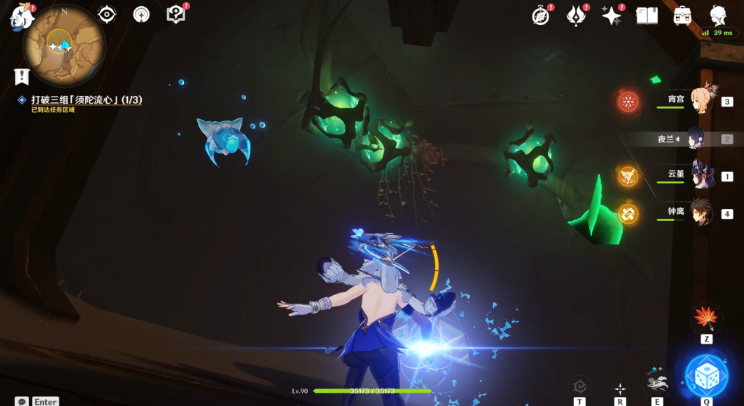The height and width of the screenshot is (406, 744).
Task: Activate the blue dice elemental burst
Action: [x=706, y=375]
